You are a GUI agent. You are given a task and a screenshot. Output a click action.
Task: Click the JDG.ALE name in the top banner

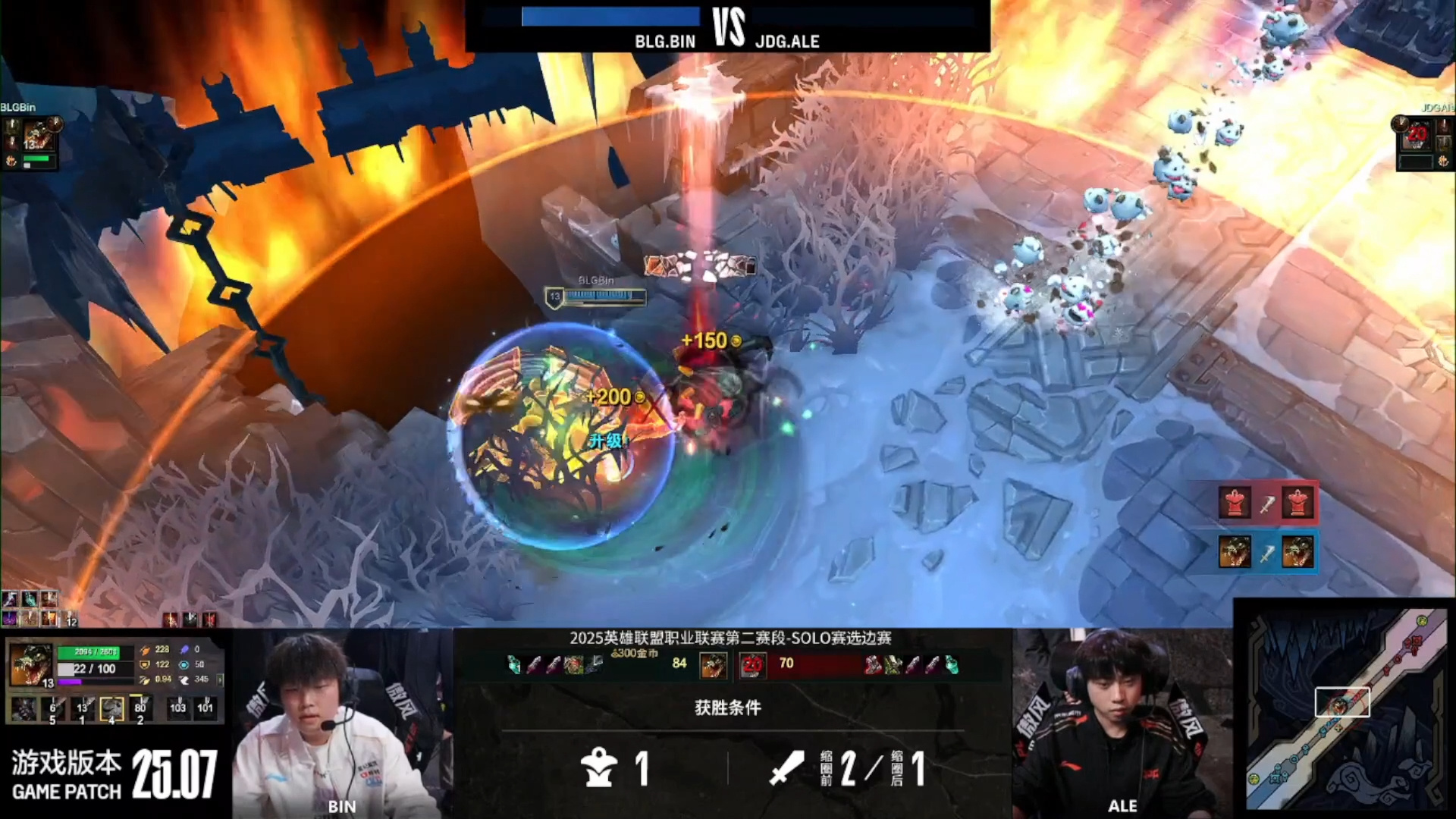pyautogui.click(x=787, y=42)
